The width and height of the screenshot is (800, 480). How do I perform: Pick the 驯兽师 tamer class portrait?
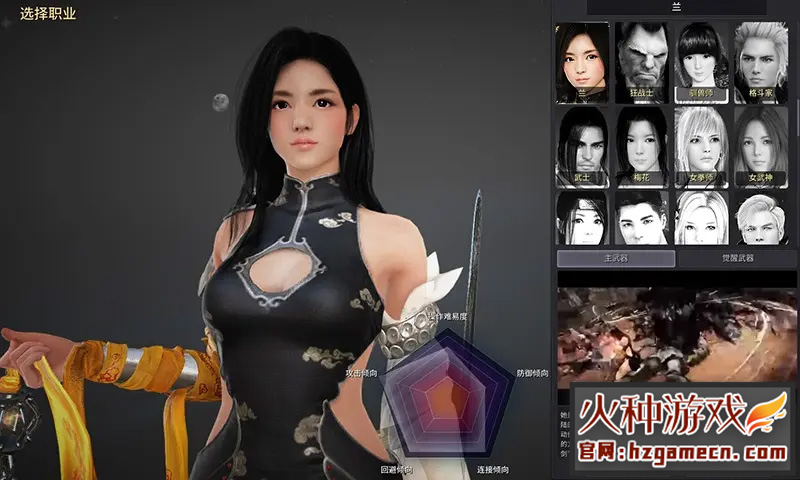[701, 61]
